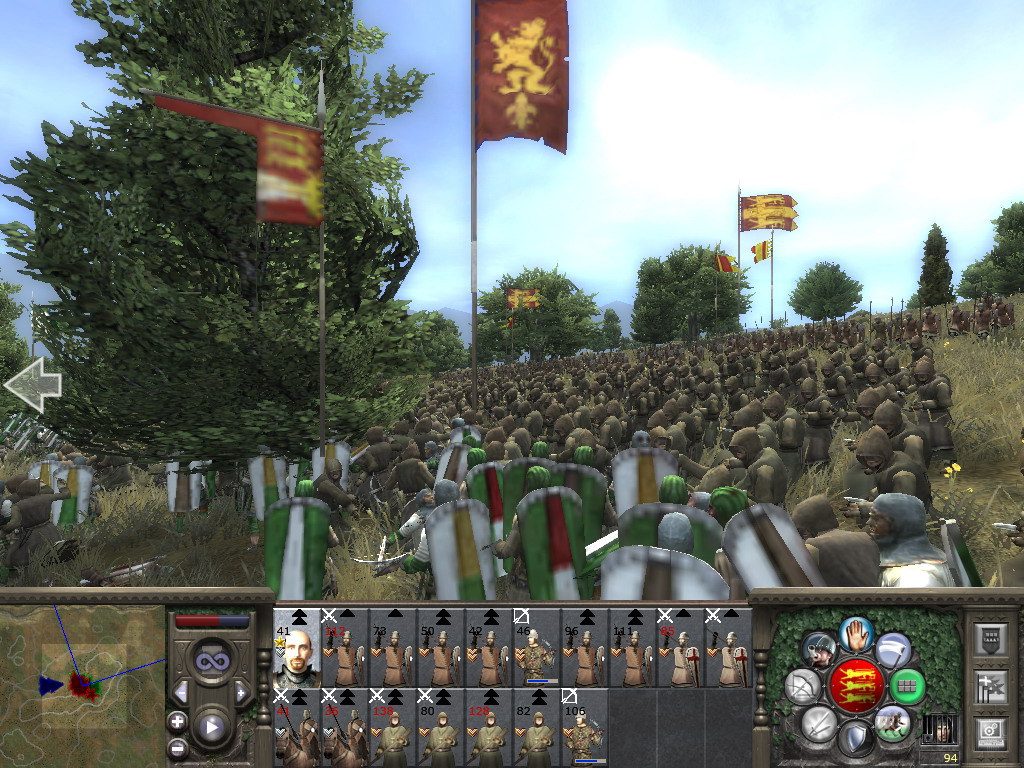Click the battlefield minimap

(82, 686)
